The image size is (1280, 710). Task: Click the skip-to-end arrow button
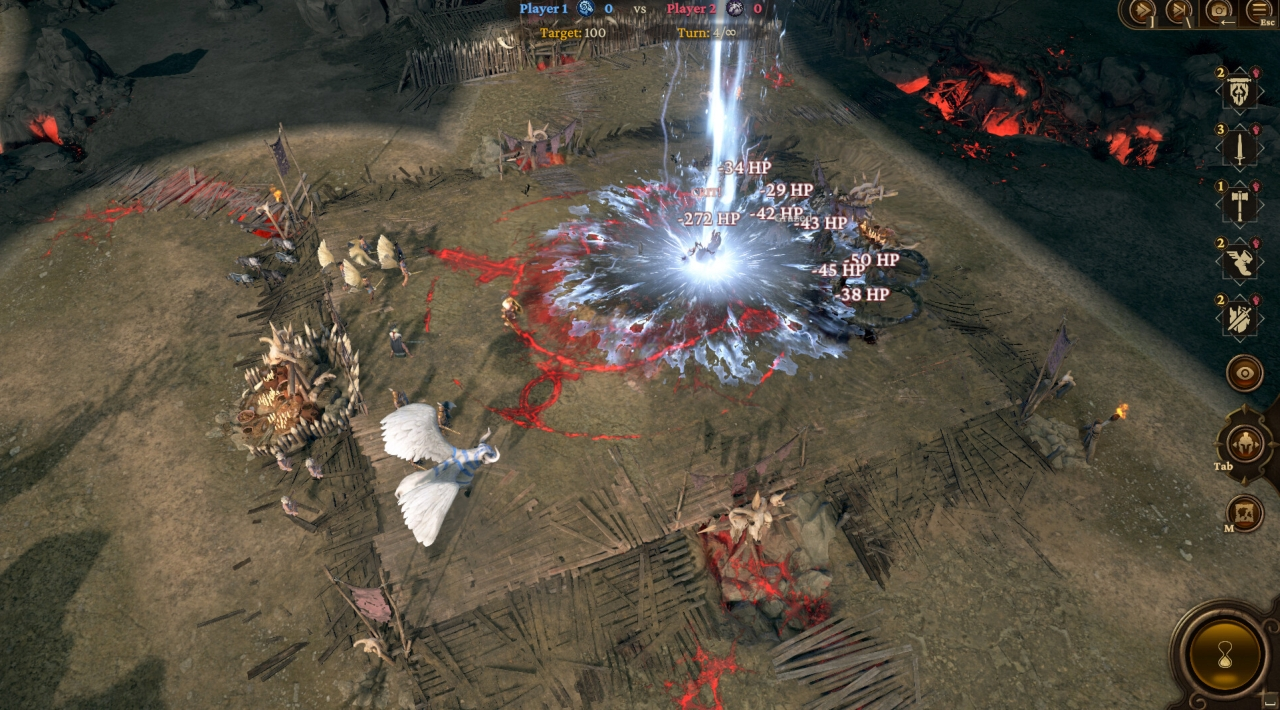pos(1180,11)
